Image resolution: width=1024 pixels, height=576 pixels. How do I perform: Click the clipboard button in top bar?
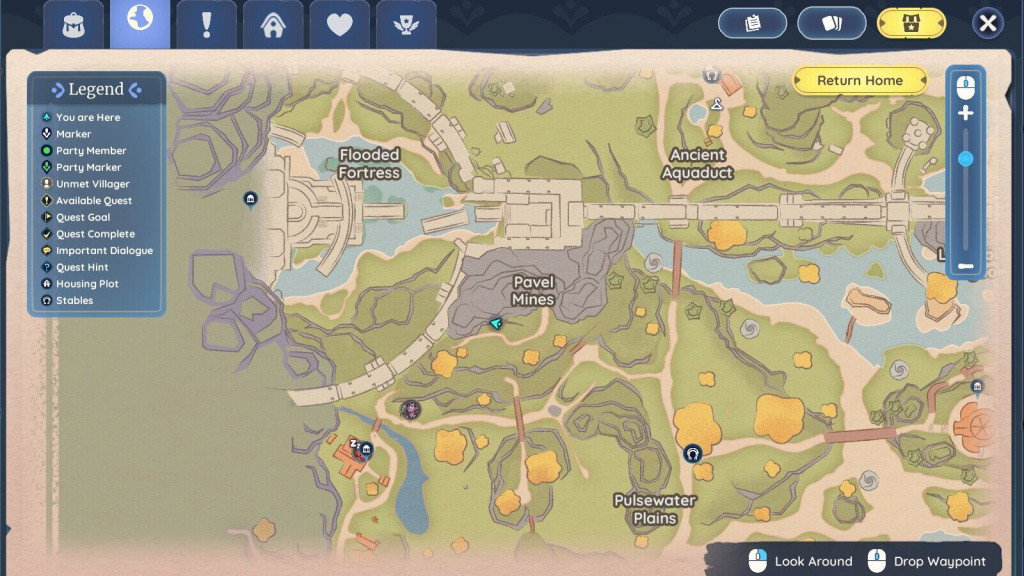(753, 23)
